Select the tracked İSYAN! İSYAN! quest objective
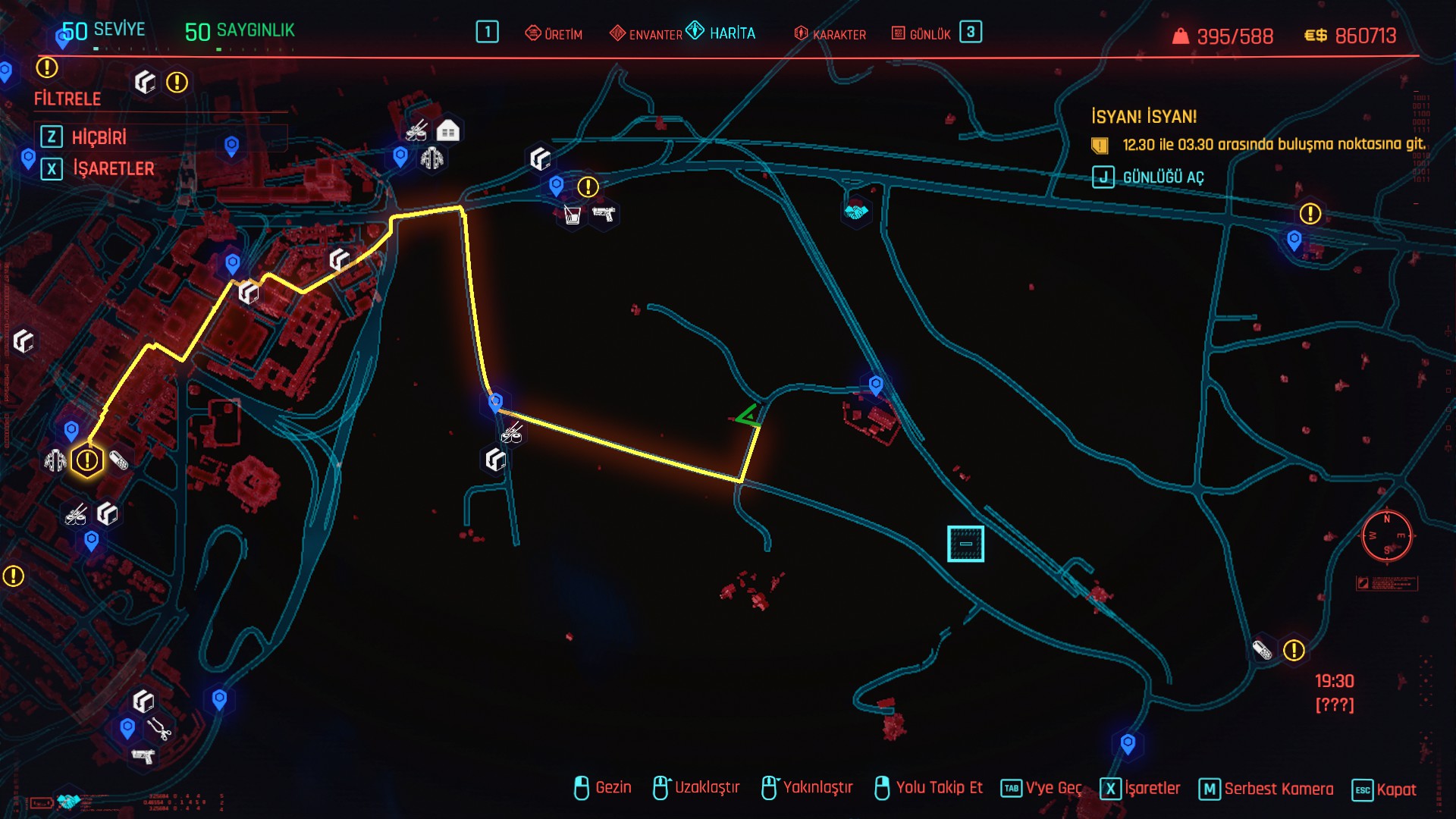Viewport: 1456px width, 819px height. coord(1273,144)
